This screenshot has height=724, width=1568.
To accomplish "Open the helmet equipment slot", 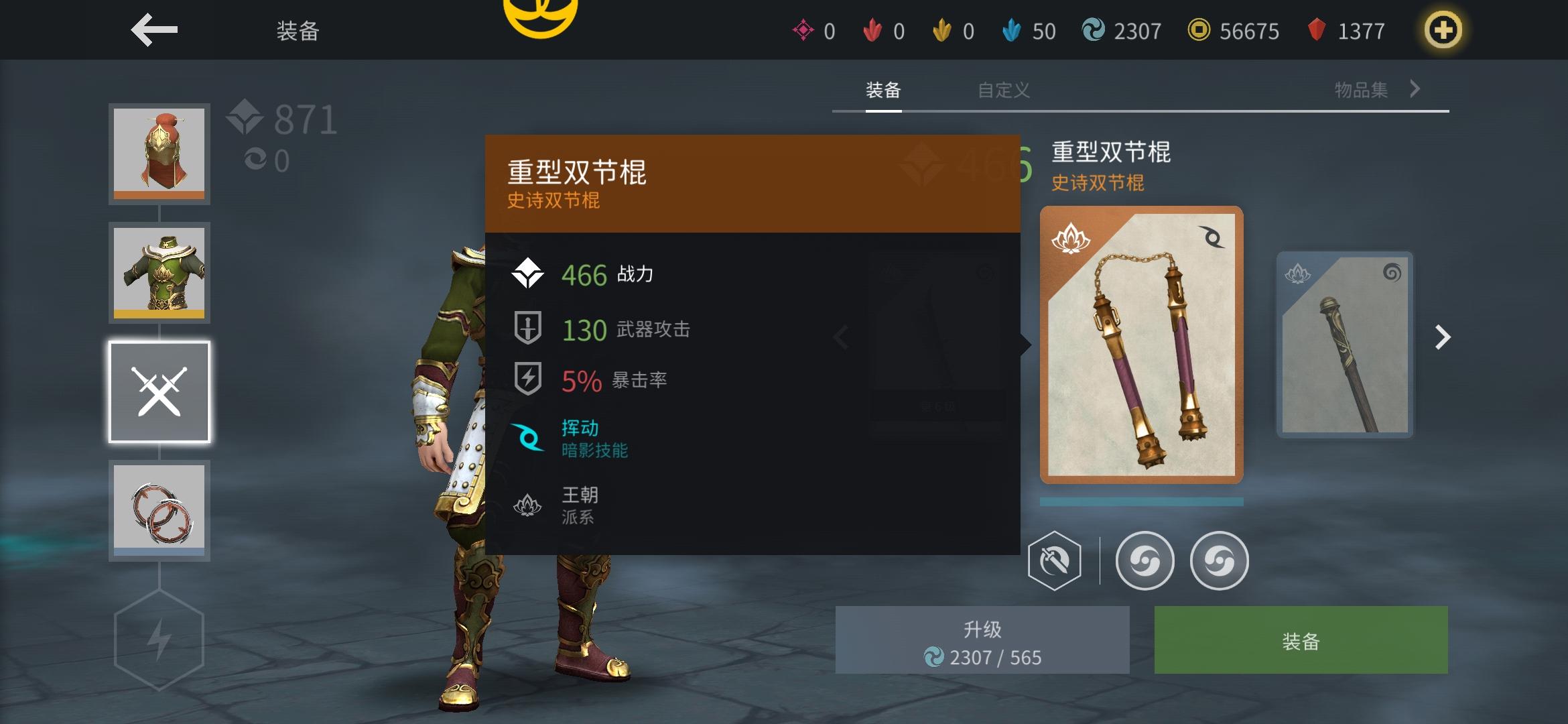I will tap(159, 154).
